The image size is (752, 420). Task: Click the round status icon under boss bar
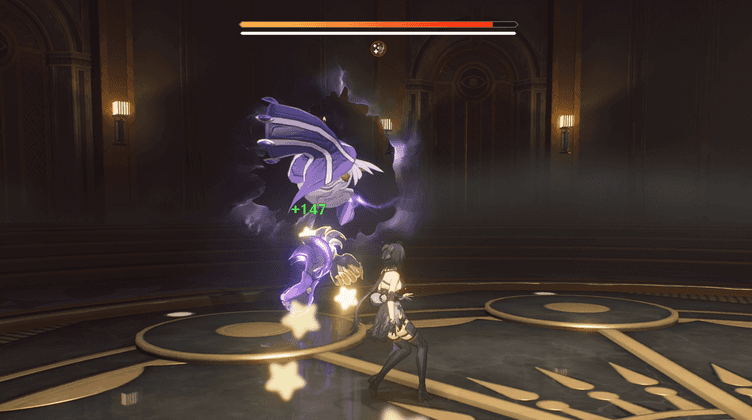click(378, 47)
